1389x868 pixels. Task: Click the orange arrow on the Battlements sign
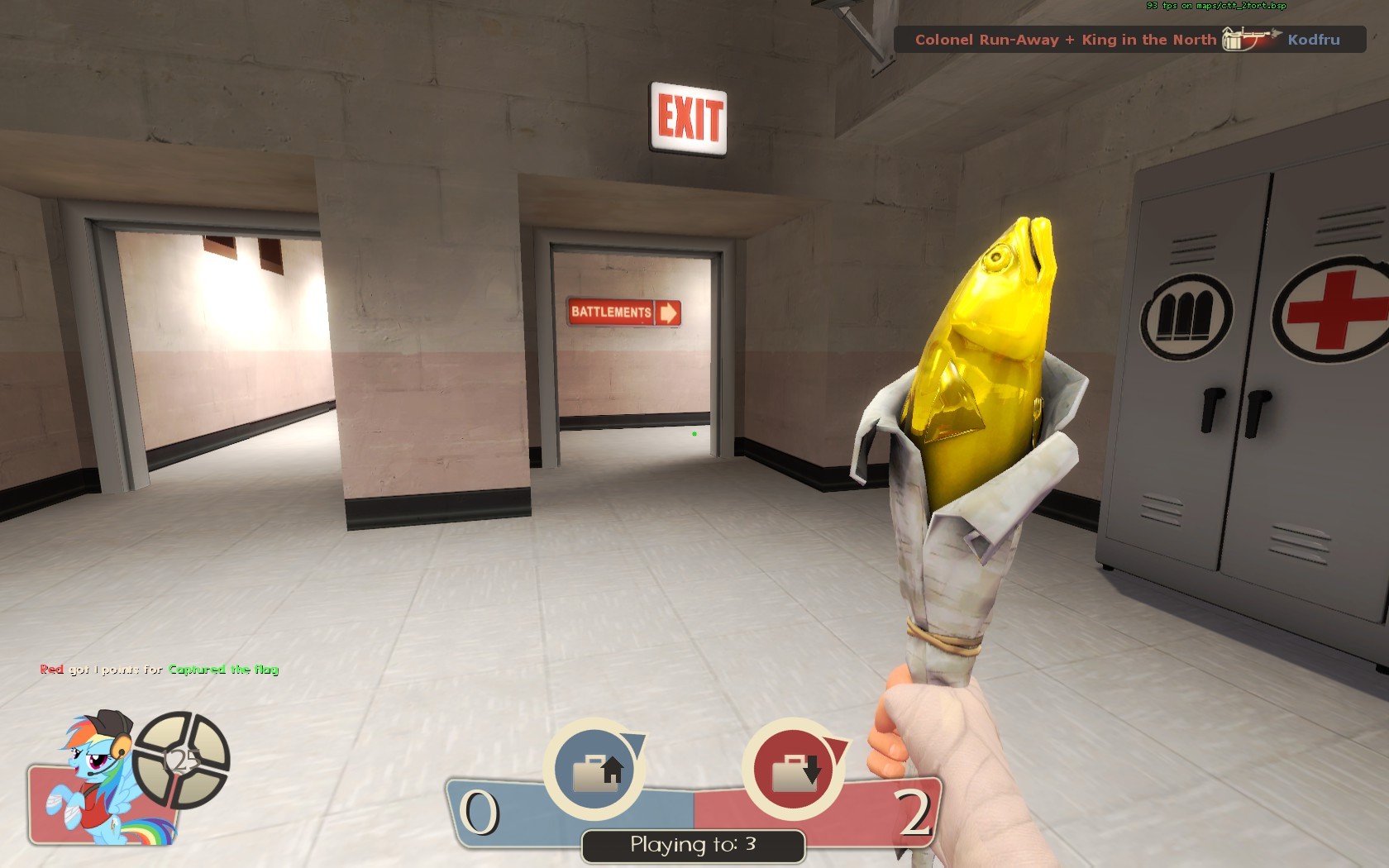point(668,312)
